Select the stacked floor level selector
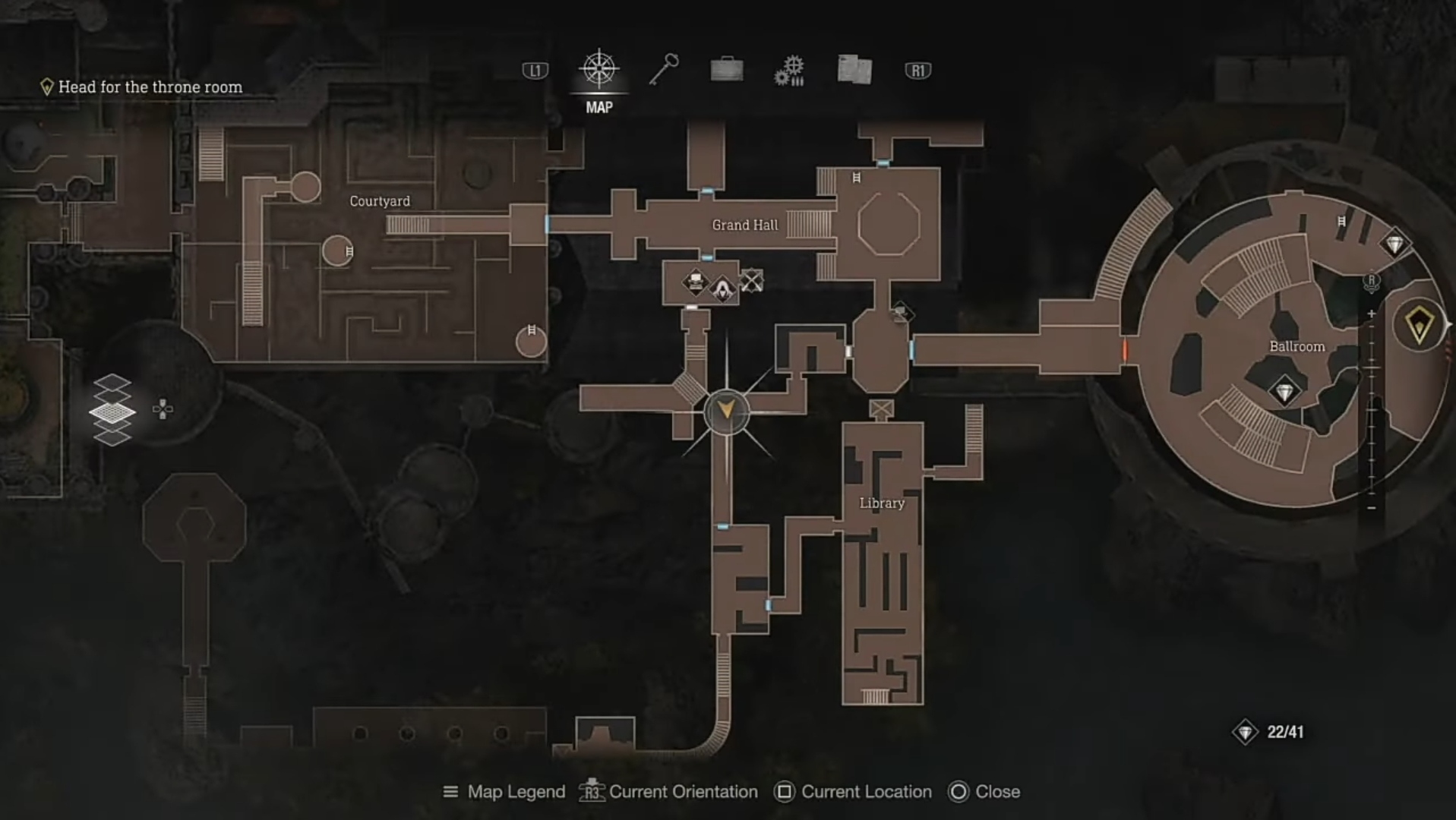Image resolution: width=1456 pixels, height=820 pixels. [x=112, y=410]
